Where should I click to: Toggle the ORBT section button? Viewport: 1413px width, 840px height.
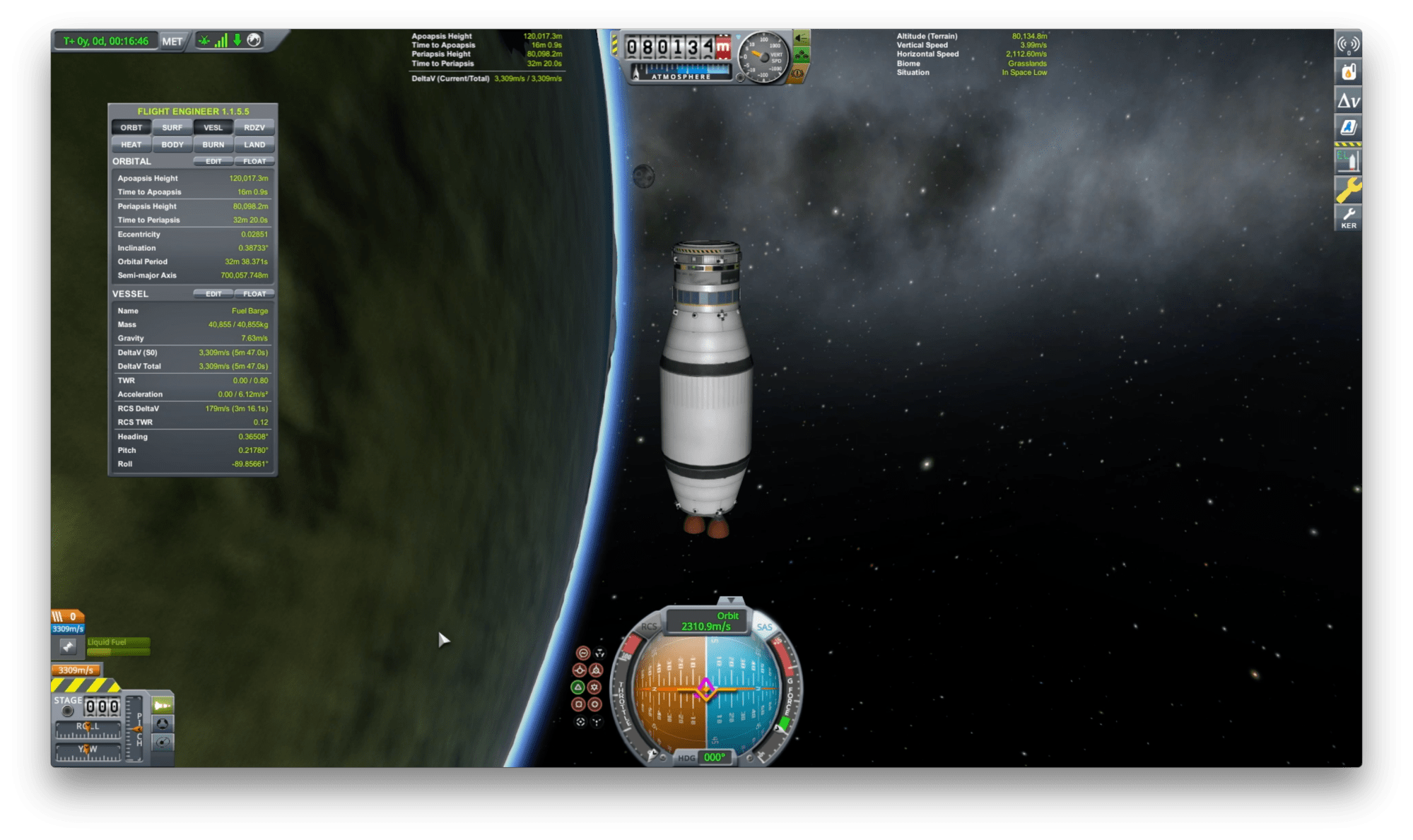(x=131, y=128)
